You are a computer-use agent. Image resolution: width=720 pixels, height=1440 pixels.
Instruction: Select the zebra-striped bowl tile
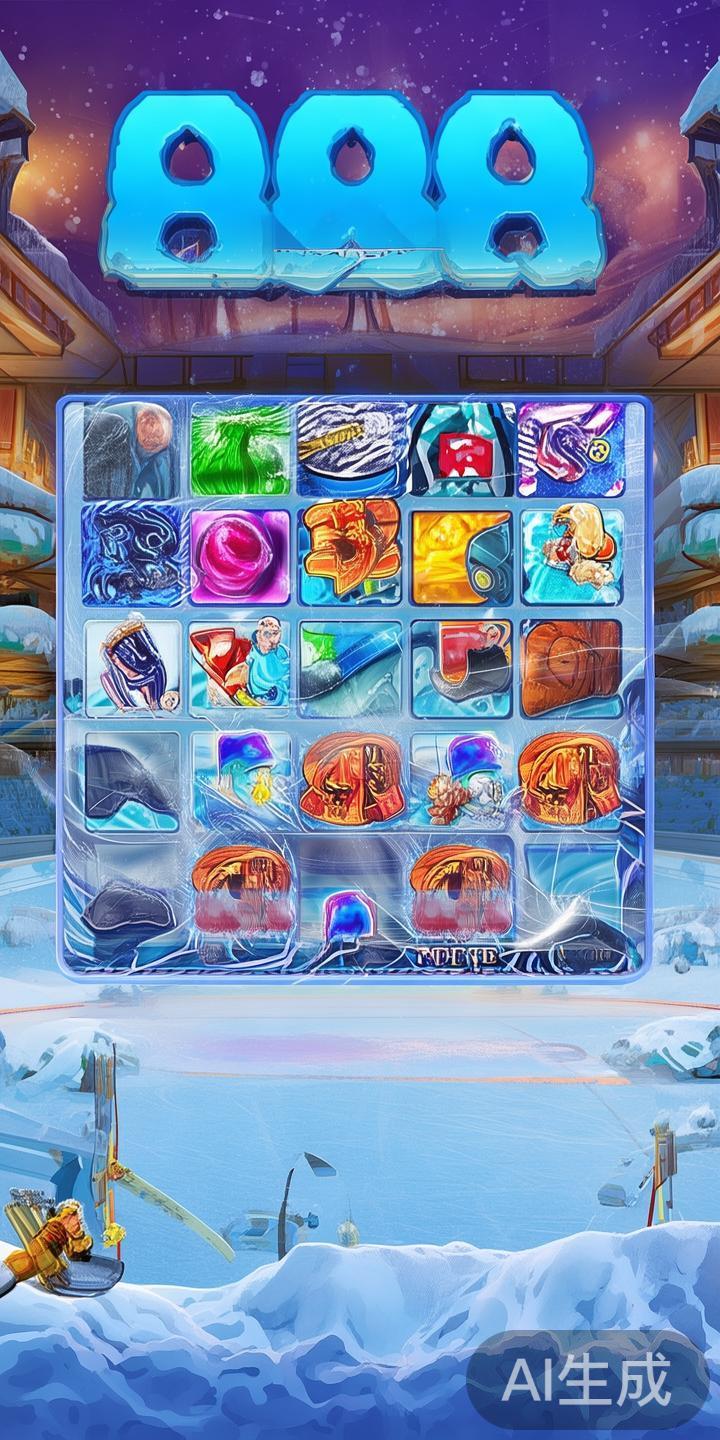click(351, 449)
